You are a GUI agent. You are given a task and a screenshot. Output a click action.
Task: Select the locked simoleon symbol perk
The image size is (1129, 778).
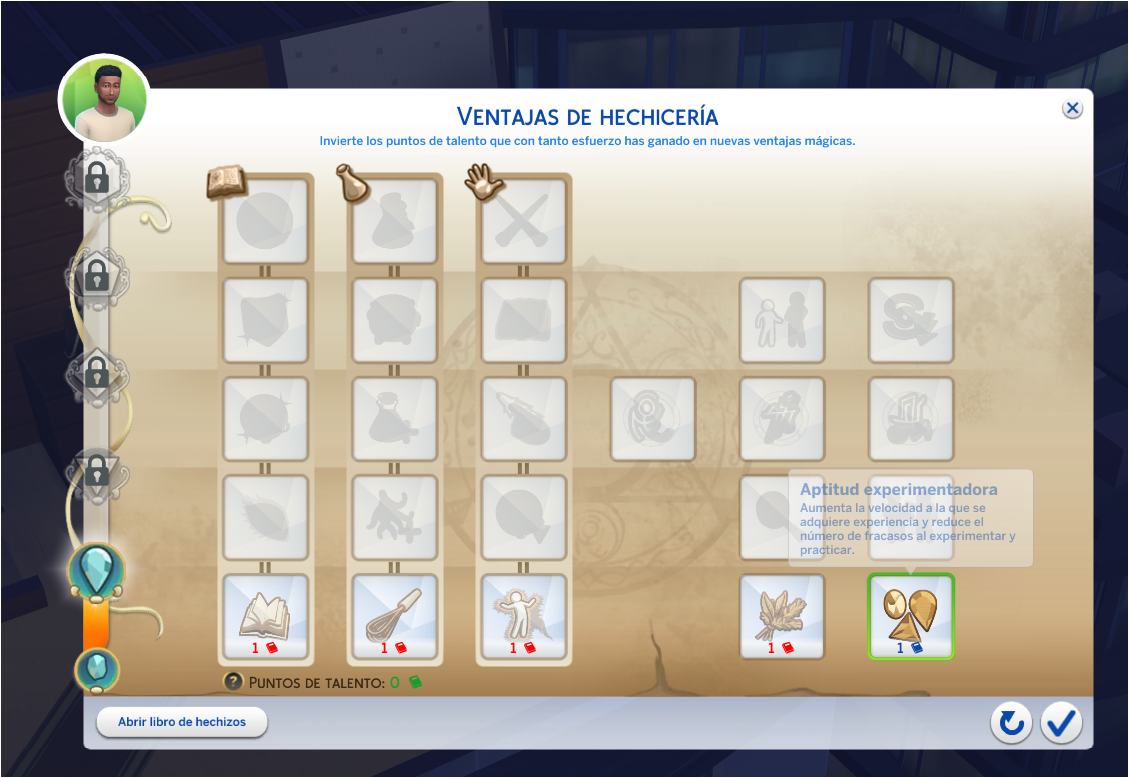(x=911, y=320)
